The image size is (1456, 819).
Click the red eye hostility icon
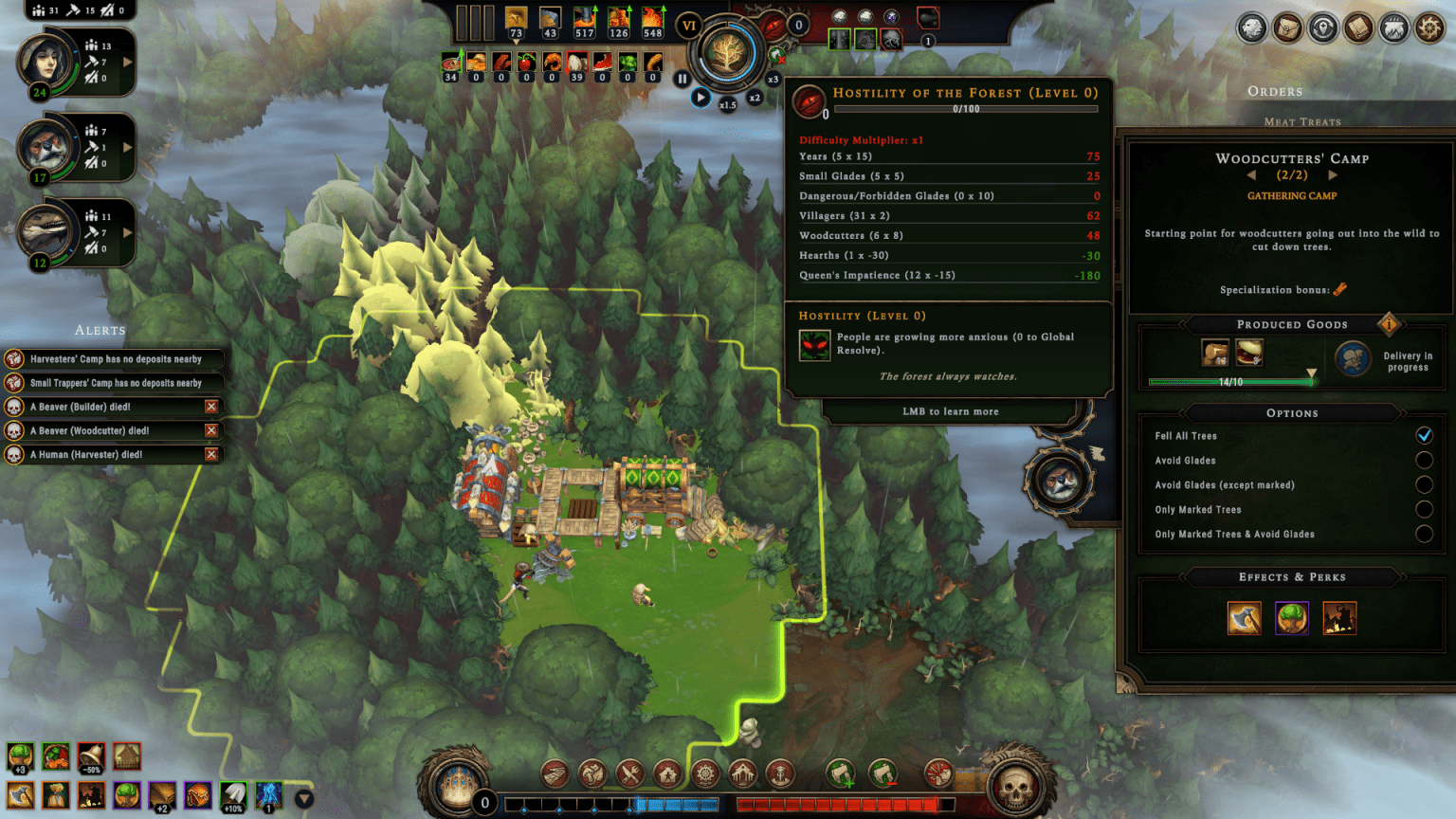click(810, 101)
